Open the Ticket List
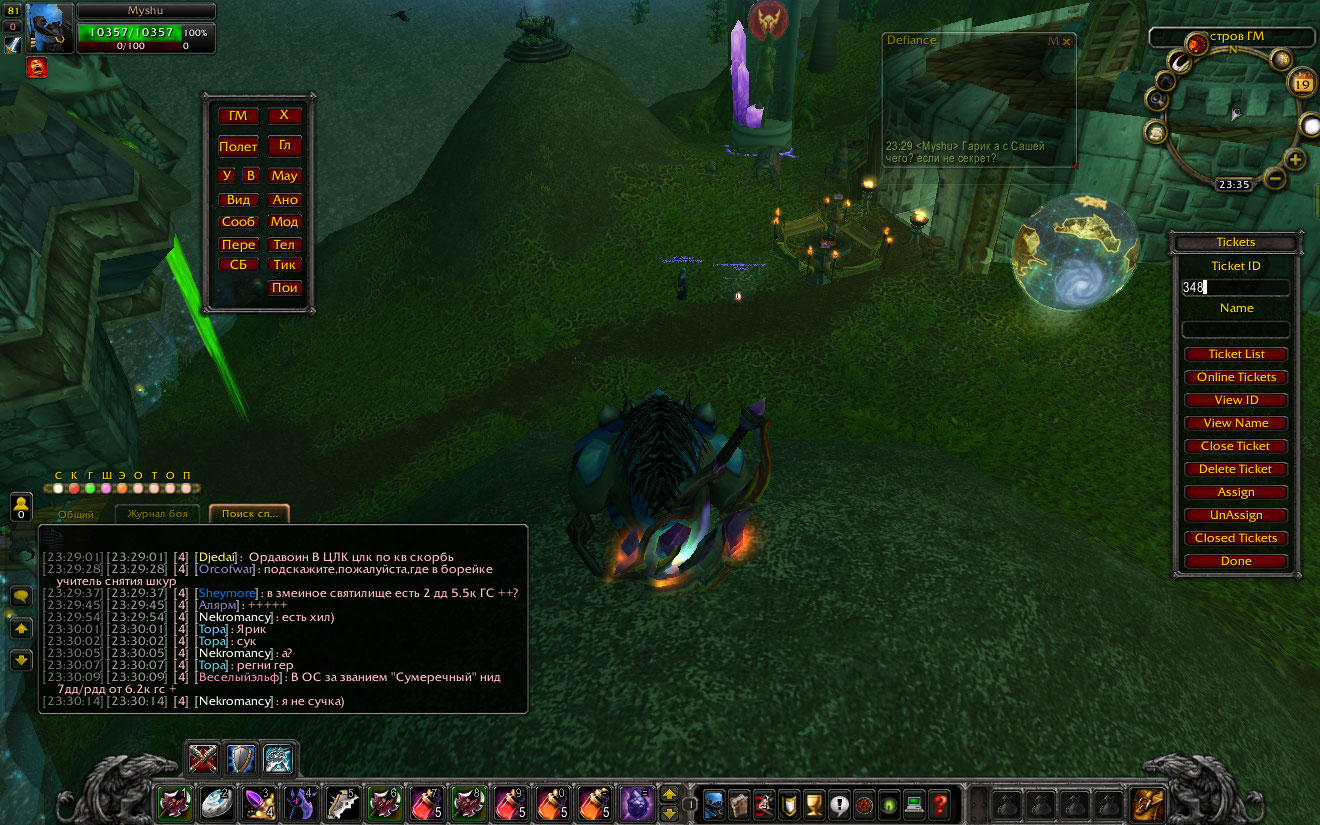This screenshot has height=825, width=1320. 1236,354
